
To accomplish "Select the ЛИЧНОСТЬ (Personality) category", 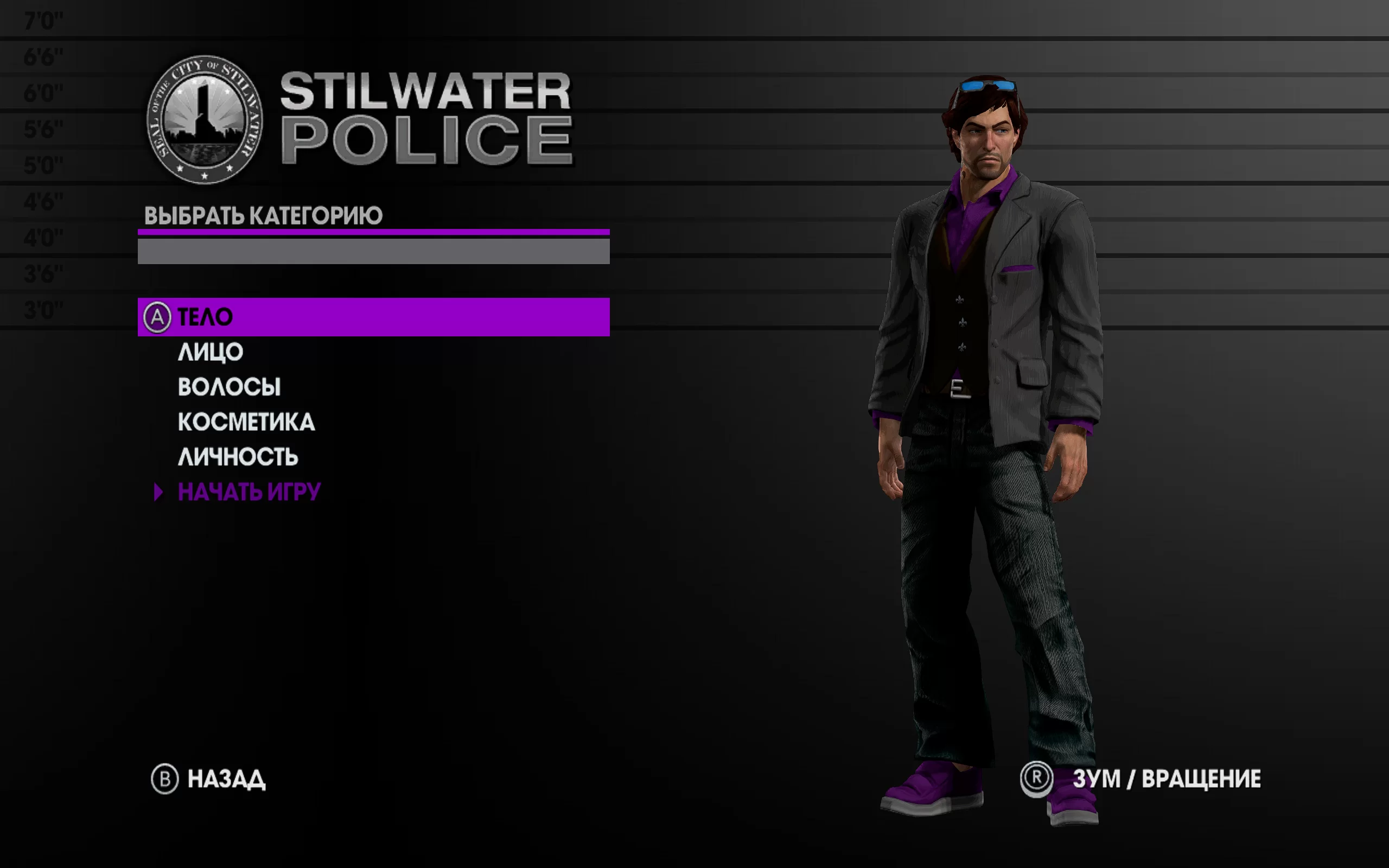I will click(x=238, y=457).
